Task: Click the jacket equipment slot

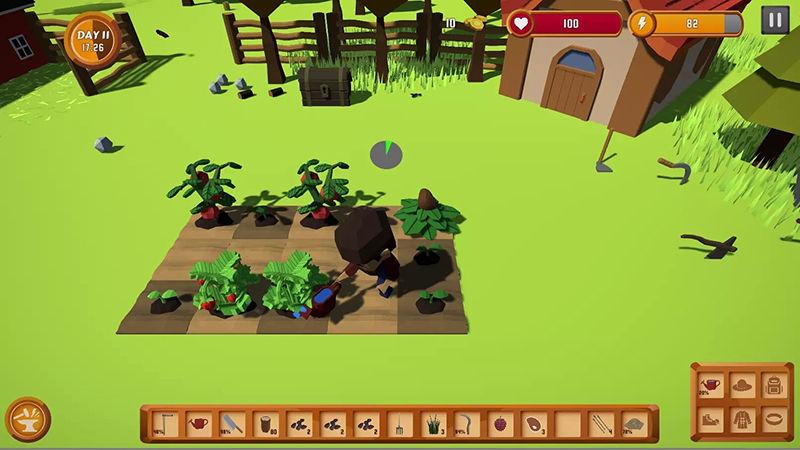Action: click(x=741, y=416)
